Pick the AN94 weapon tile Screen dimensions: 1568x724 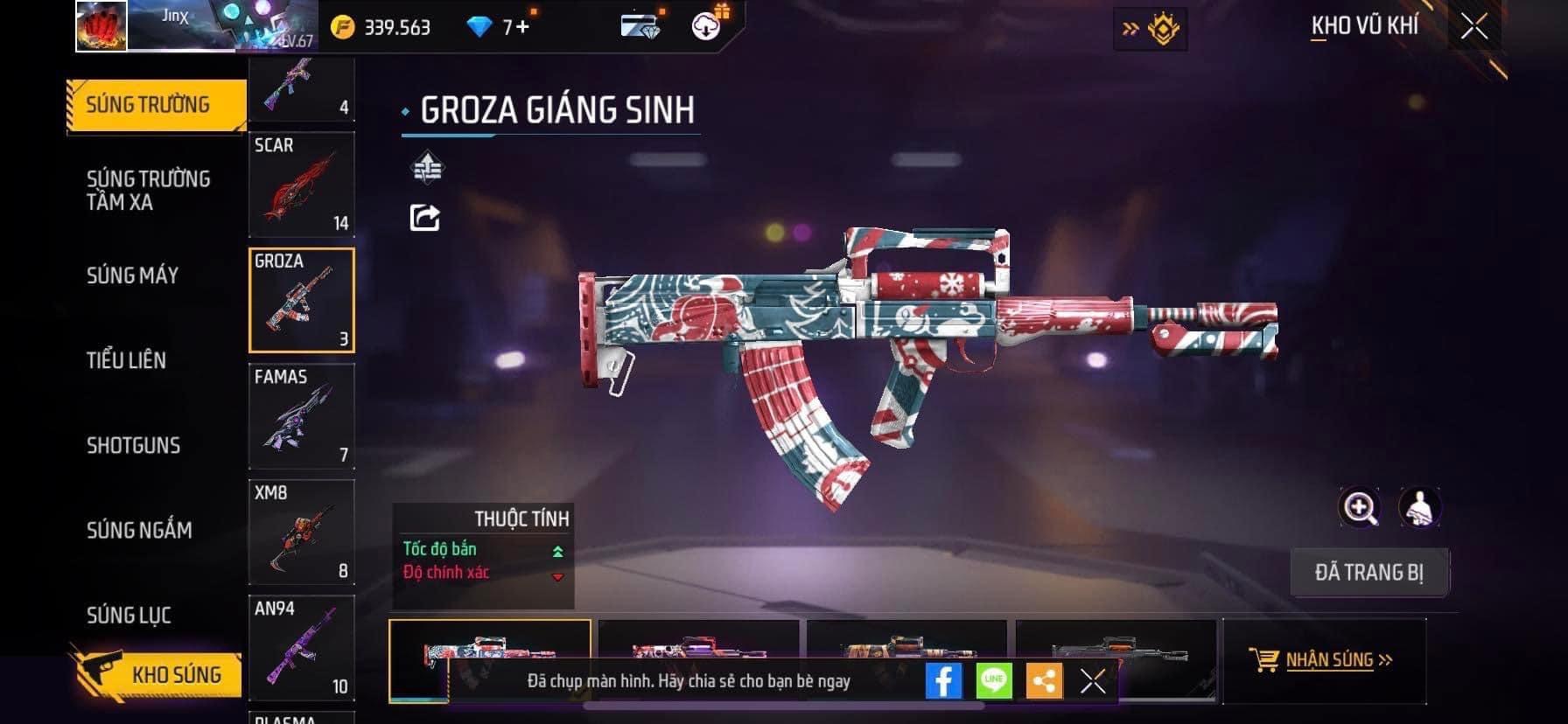(302, 647)
